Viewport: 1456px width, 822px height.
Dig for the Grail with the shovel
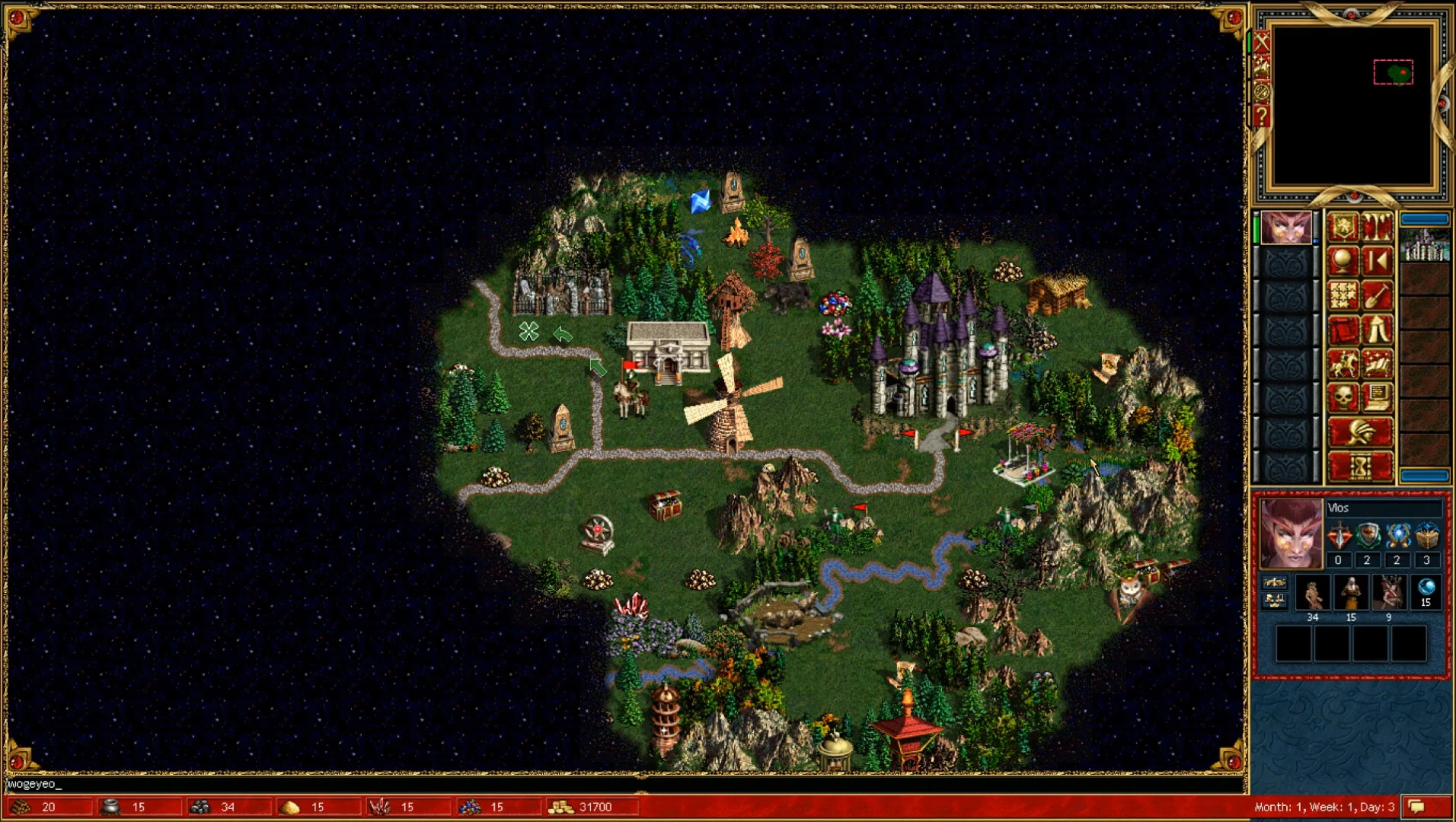(x=1376, y=294)
